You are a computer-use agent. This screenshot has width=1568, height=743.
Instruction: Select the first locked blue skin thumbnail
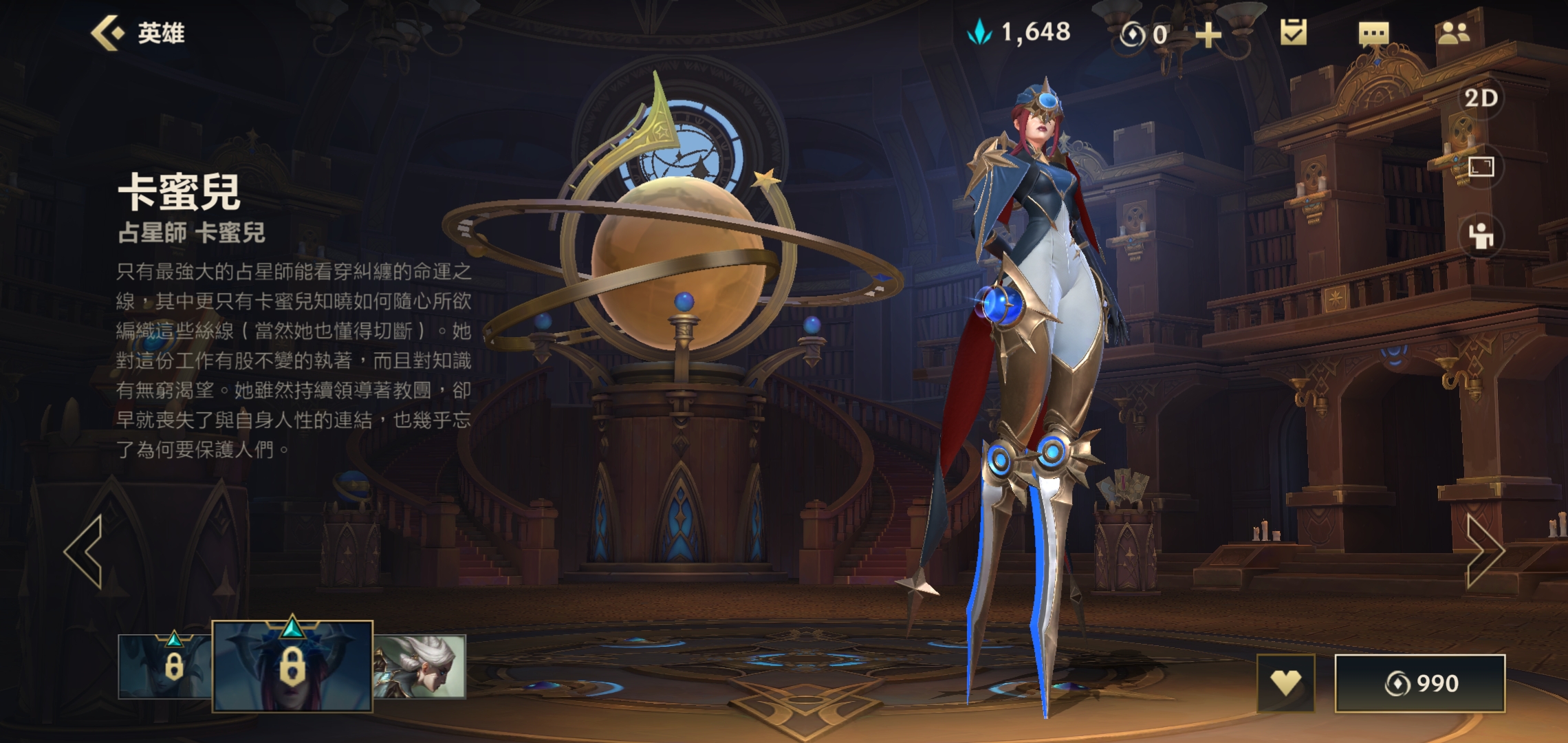coord(165,666)
